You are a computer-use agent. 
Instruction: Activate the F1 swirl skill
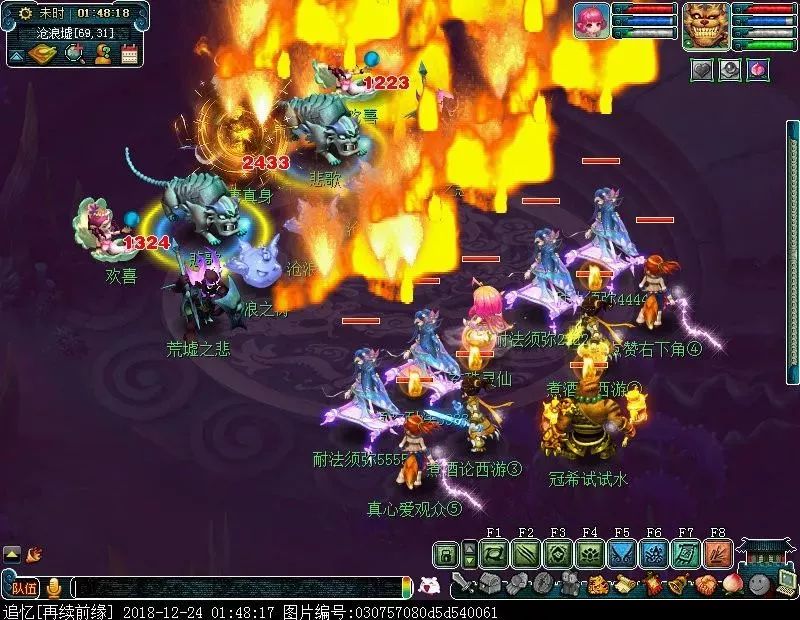[494, 554]
